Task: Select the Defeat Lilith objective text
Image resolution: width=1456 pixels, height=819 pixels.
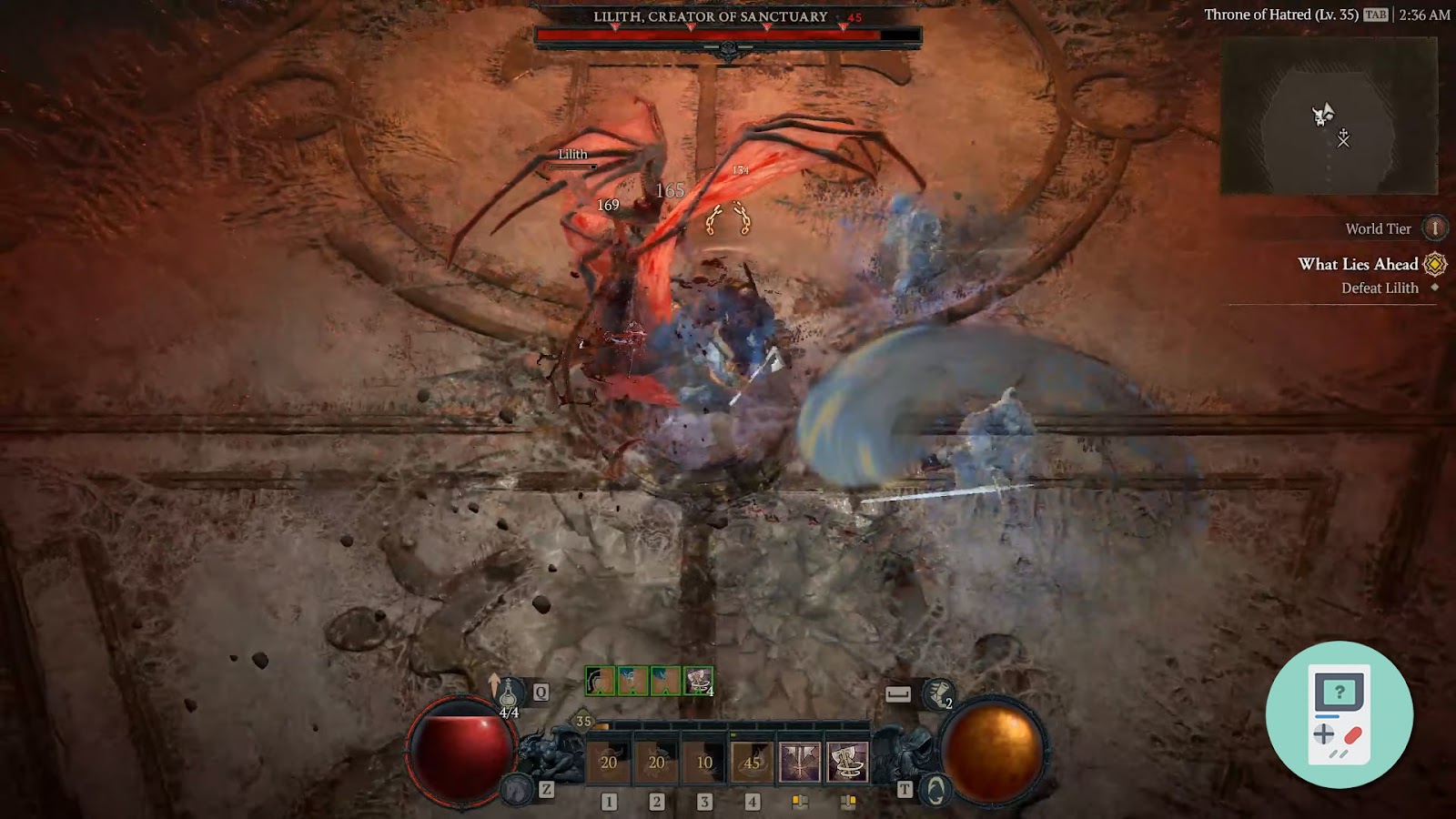Action: [1378, 288]
